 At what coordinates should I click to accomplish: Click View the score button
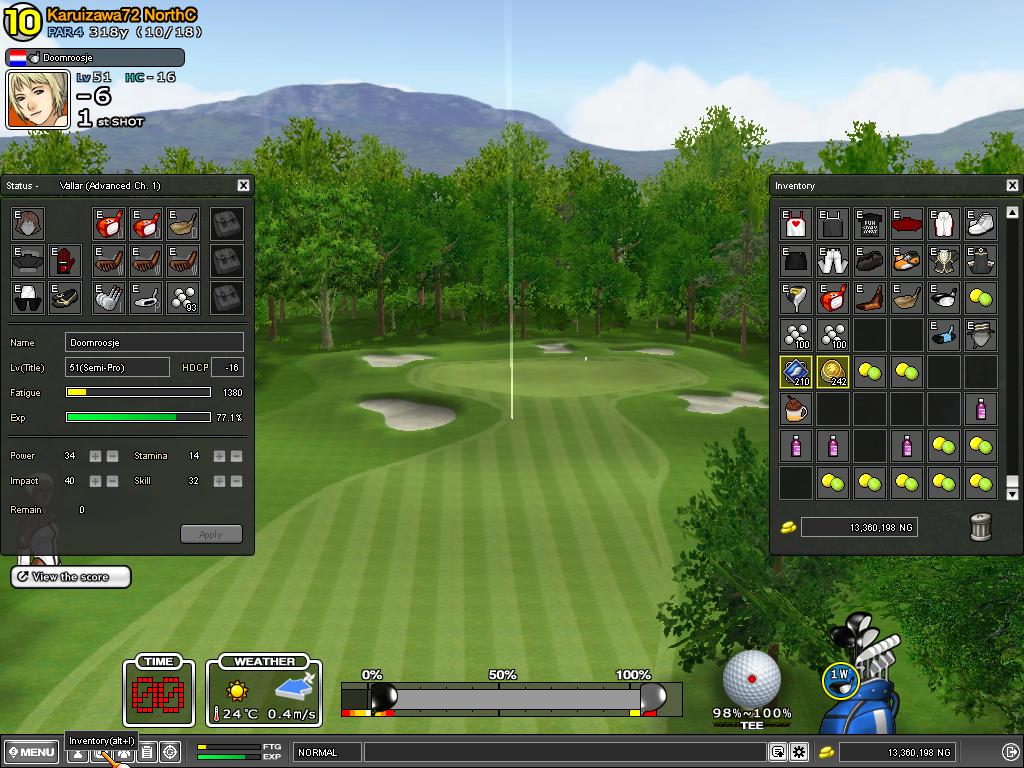(71, 577)
